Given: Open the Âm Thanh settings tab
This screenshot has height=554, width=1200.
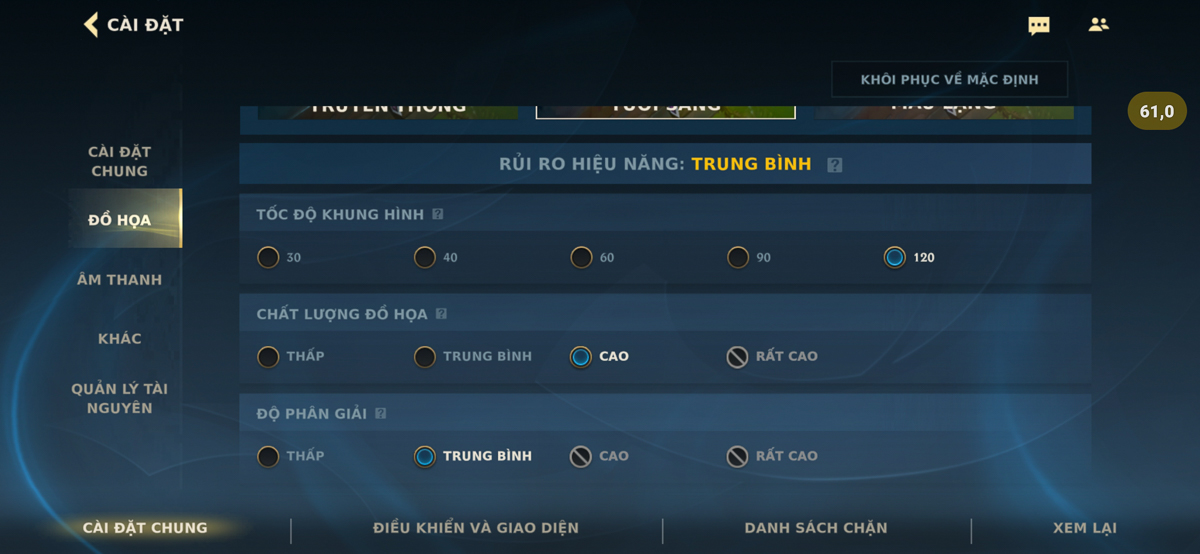Looking at the screenshot, I should click(120, 280).
